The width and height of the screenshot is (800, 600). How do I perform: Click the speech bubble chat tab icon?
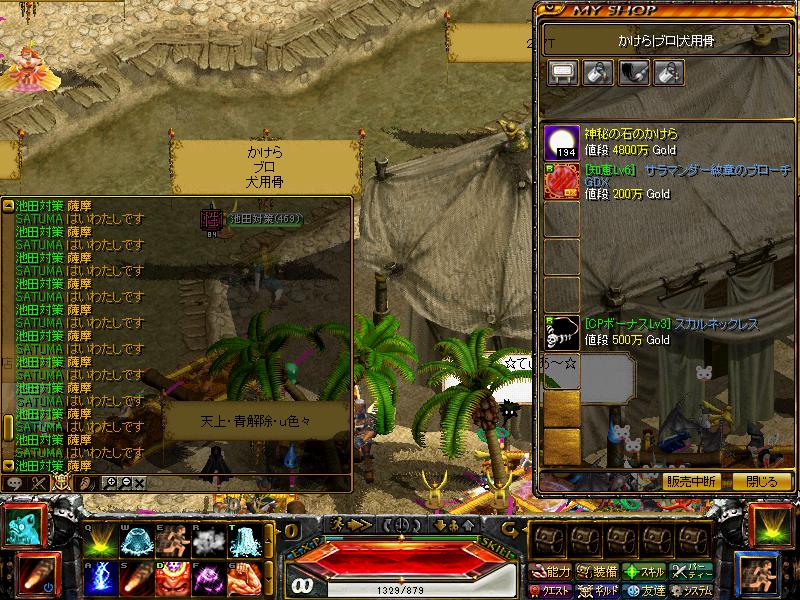pos(14,483)
